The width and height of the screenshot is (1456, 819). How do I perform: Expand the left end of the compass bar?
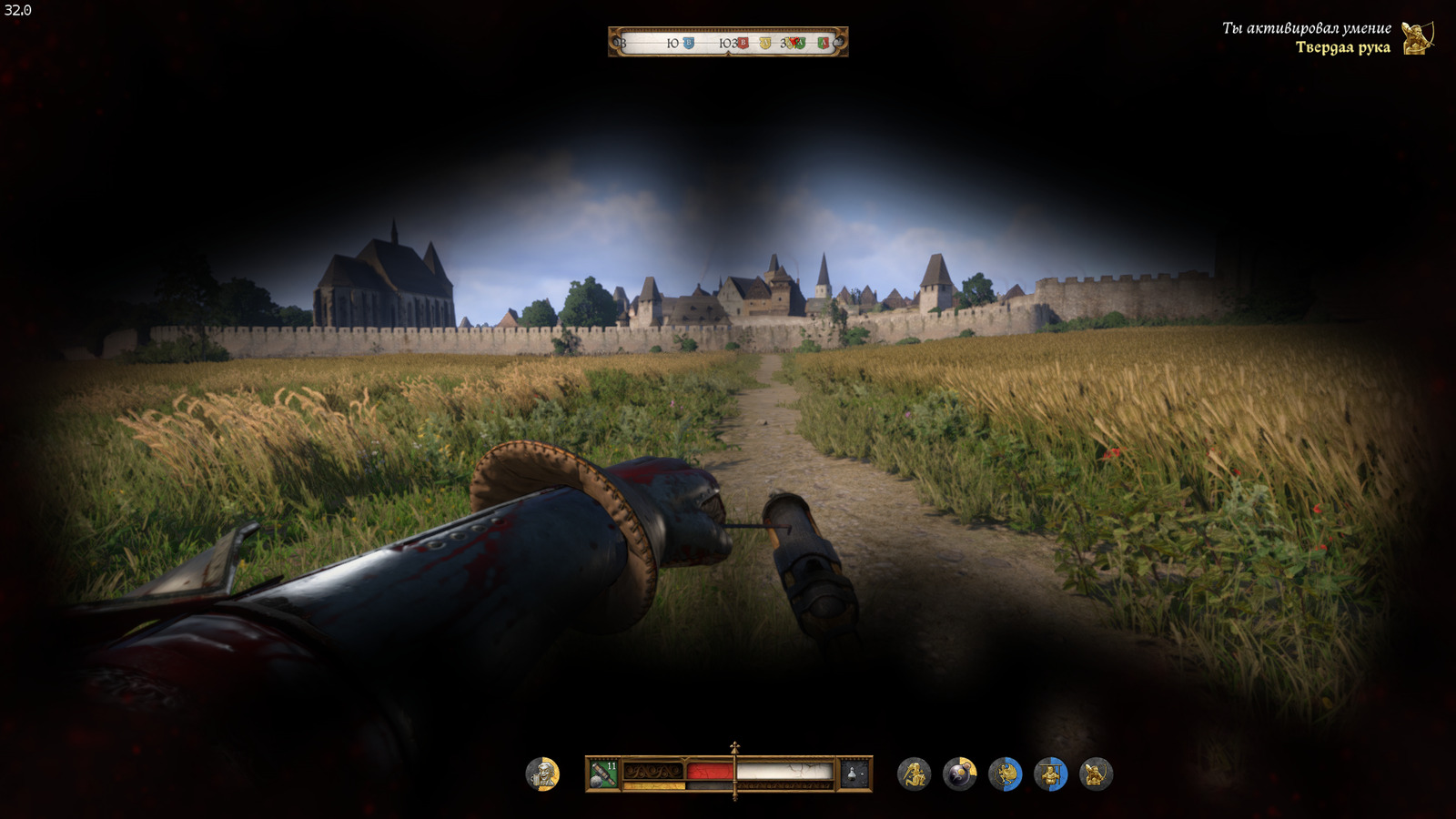pyautogui.click(x=615, y=43)
